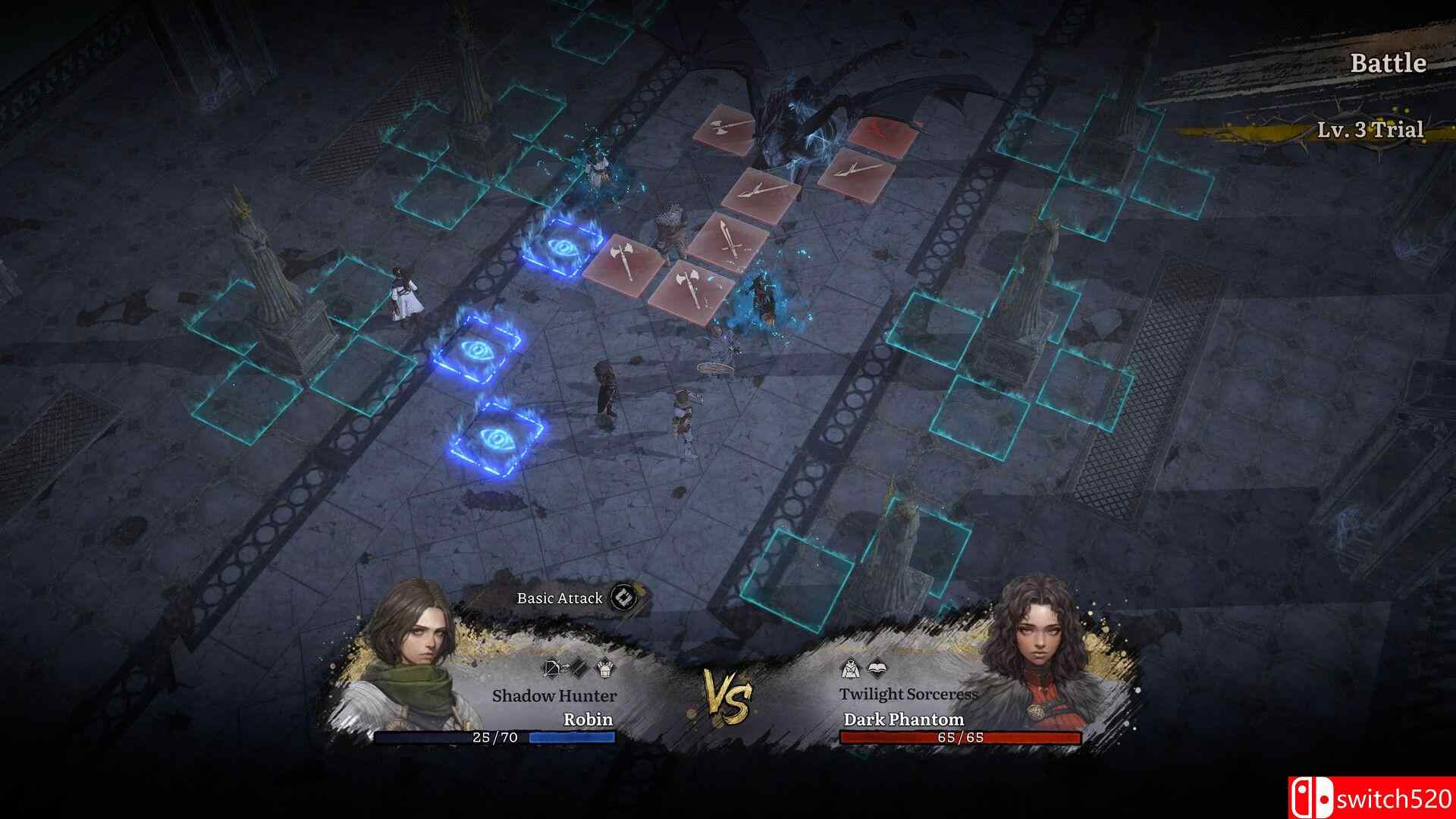Click the robe icon above Twilight Sorceress
Viewport: 1456px width, 819px height.
tap(851, 668)
